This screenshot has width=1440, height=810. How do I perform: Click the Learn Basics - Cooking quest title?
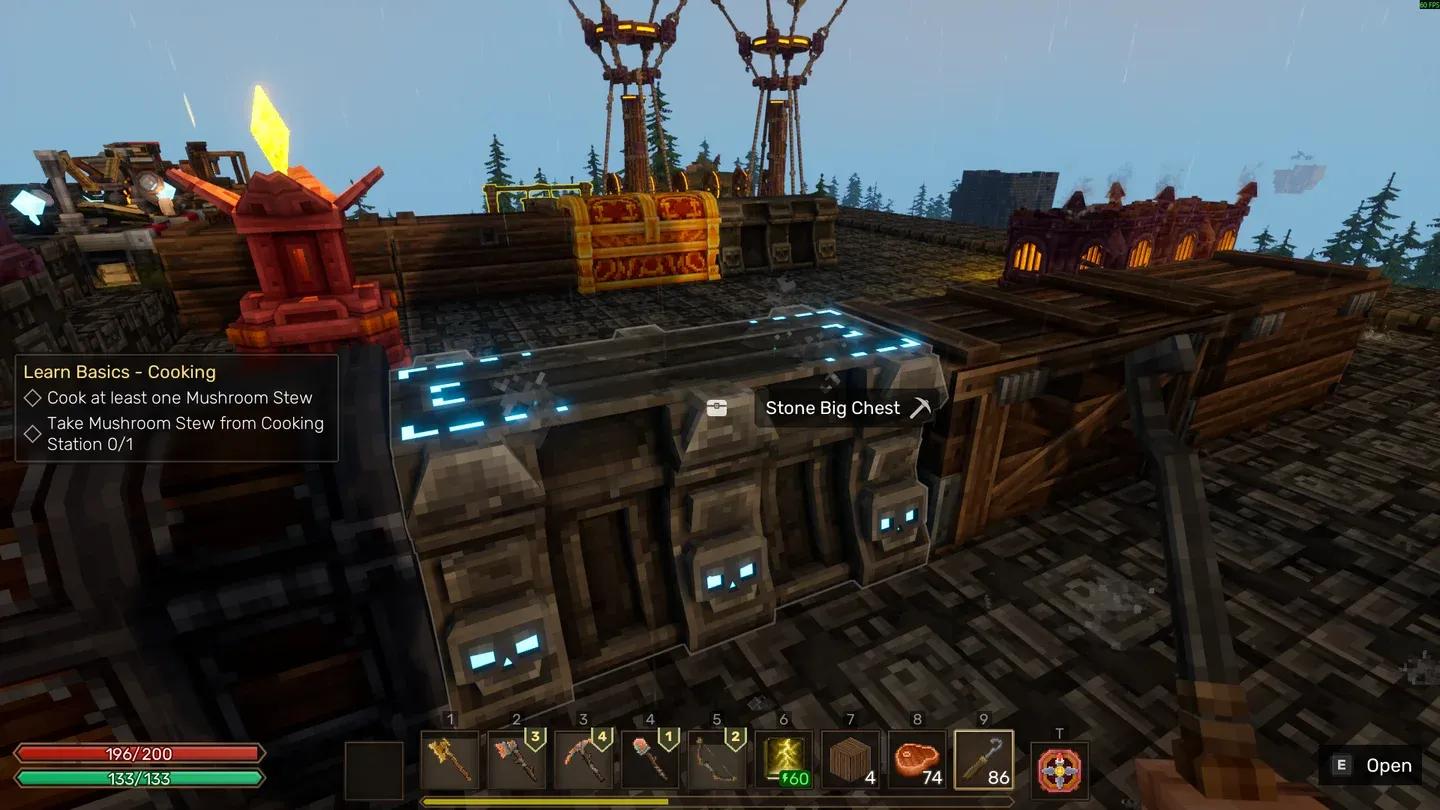(119, 371)
